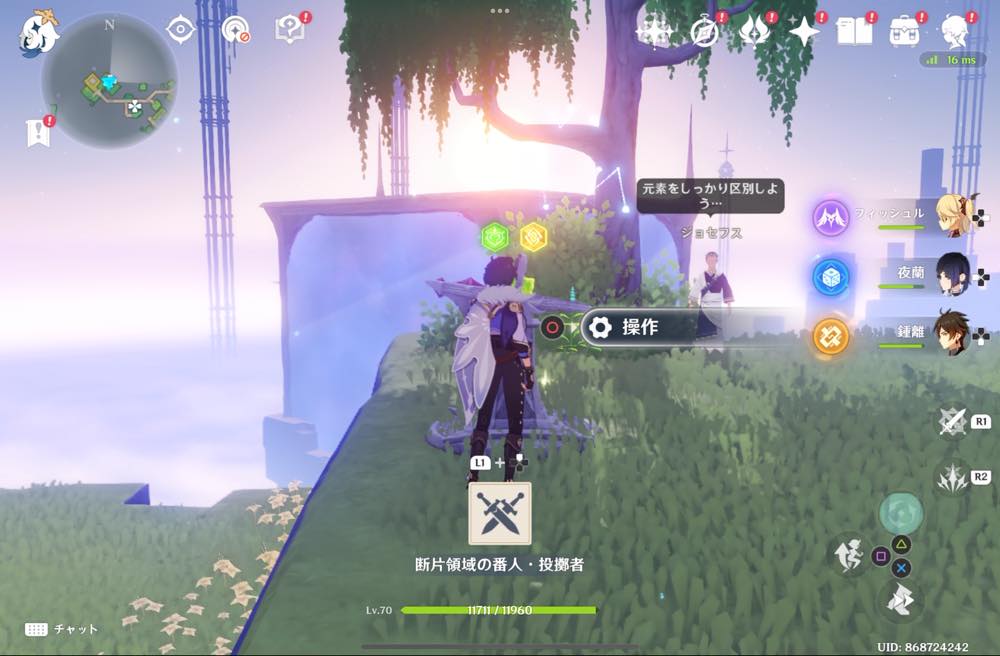This screenshot has height=656, width=1000.
Task: Open the quest book with question mark
Action: click(290, 30)
